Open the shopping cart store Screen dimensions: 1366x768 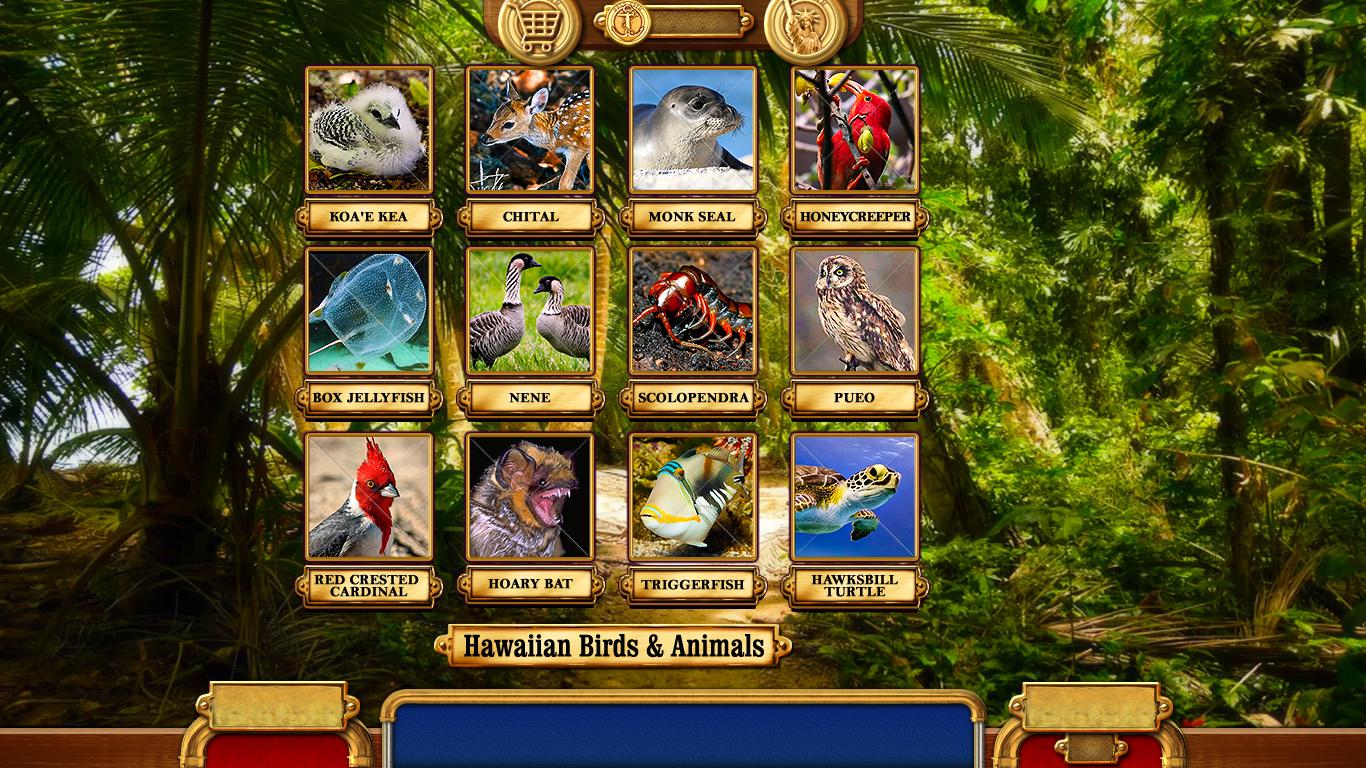539,25
